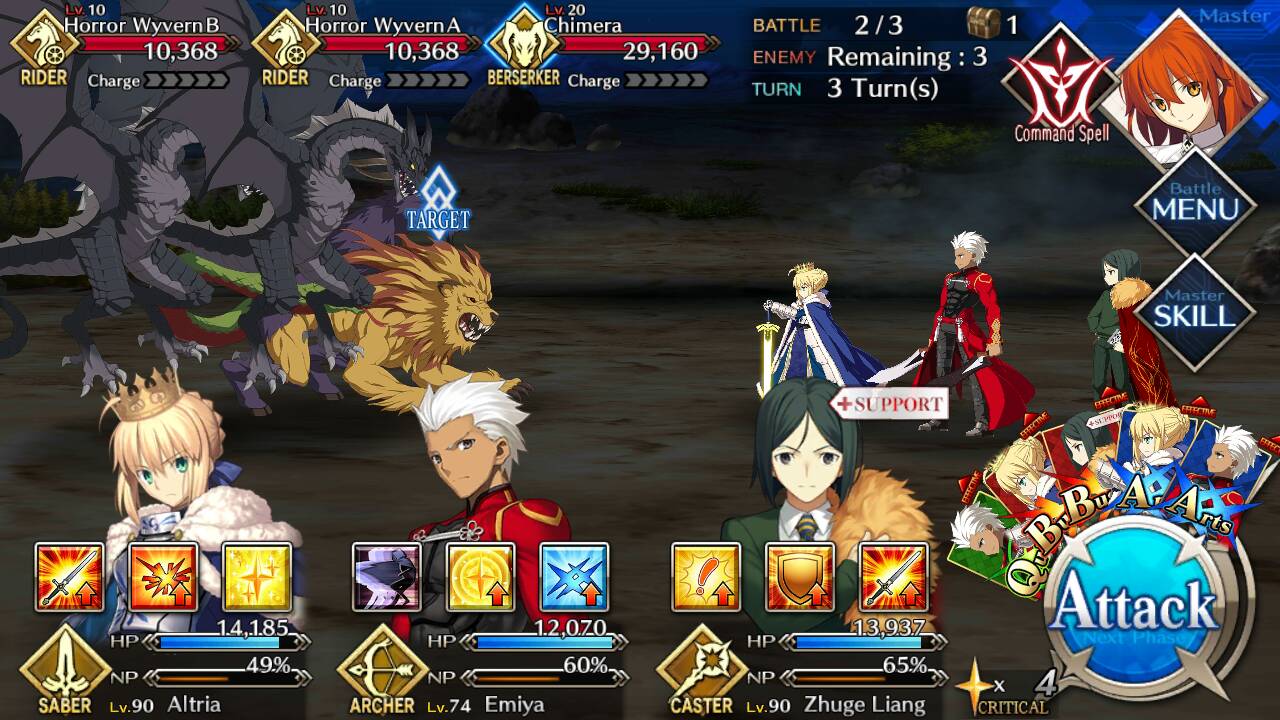Use Zhuge Liang's exclamation star skill

(x=706, y=577)
